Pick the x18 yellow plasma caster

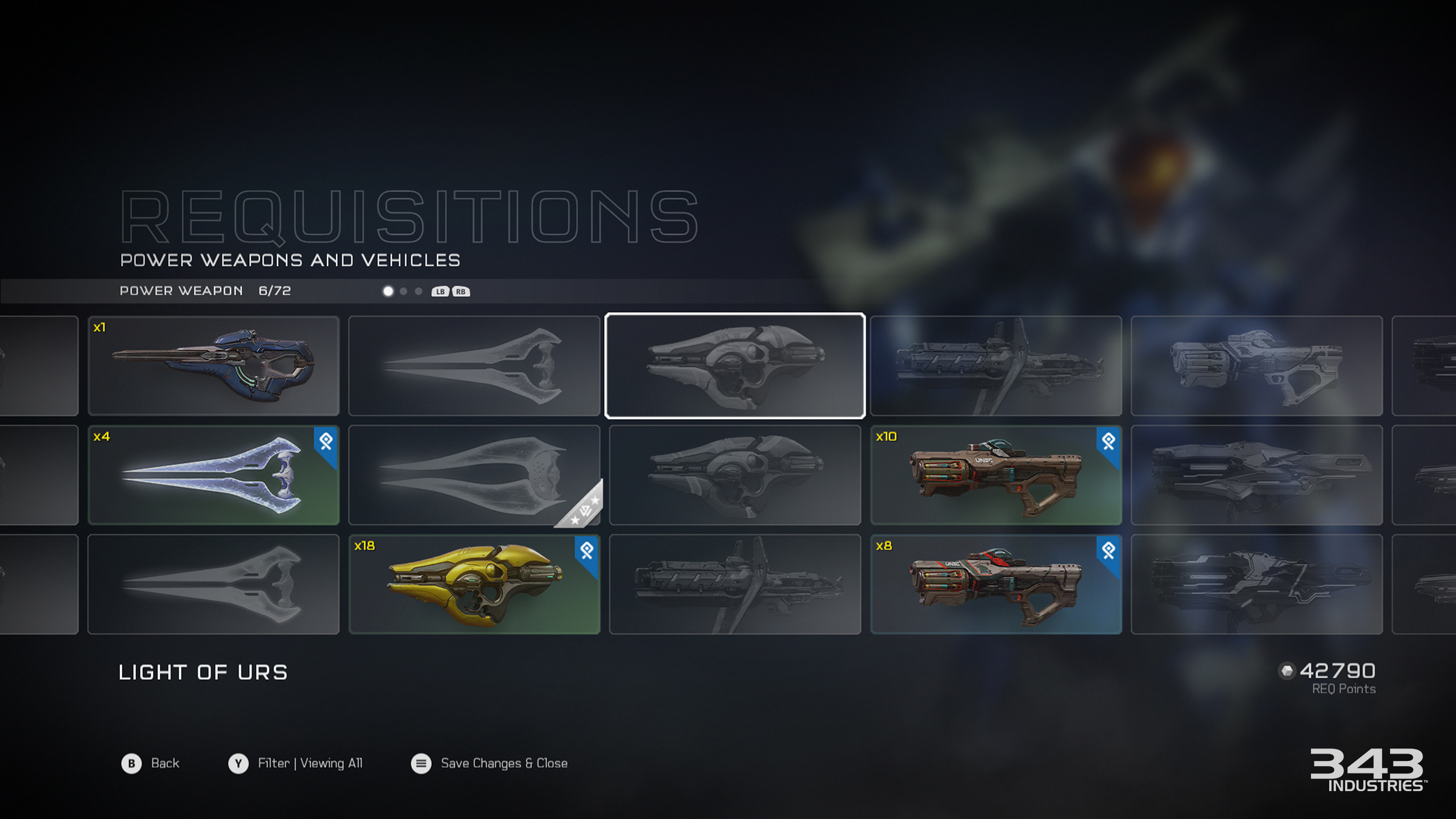pyautogui.click(x=474, y=584)
